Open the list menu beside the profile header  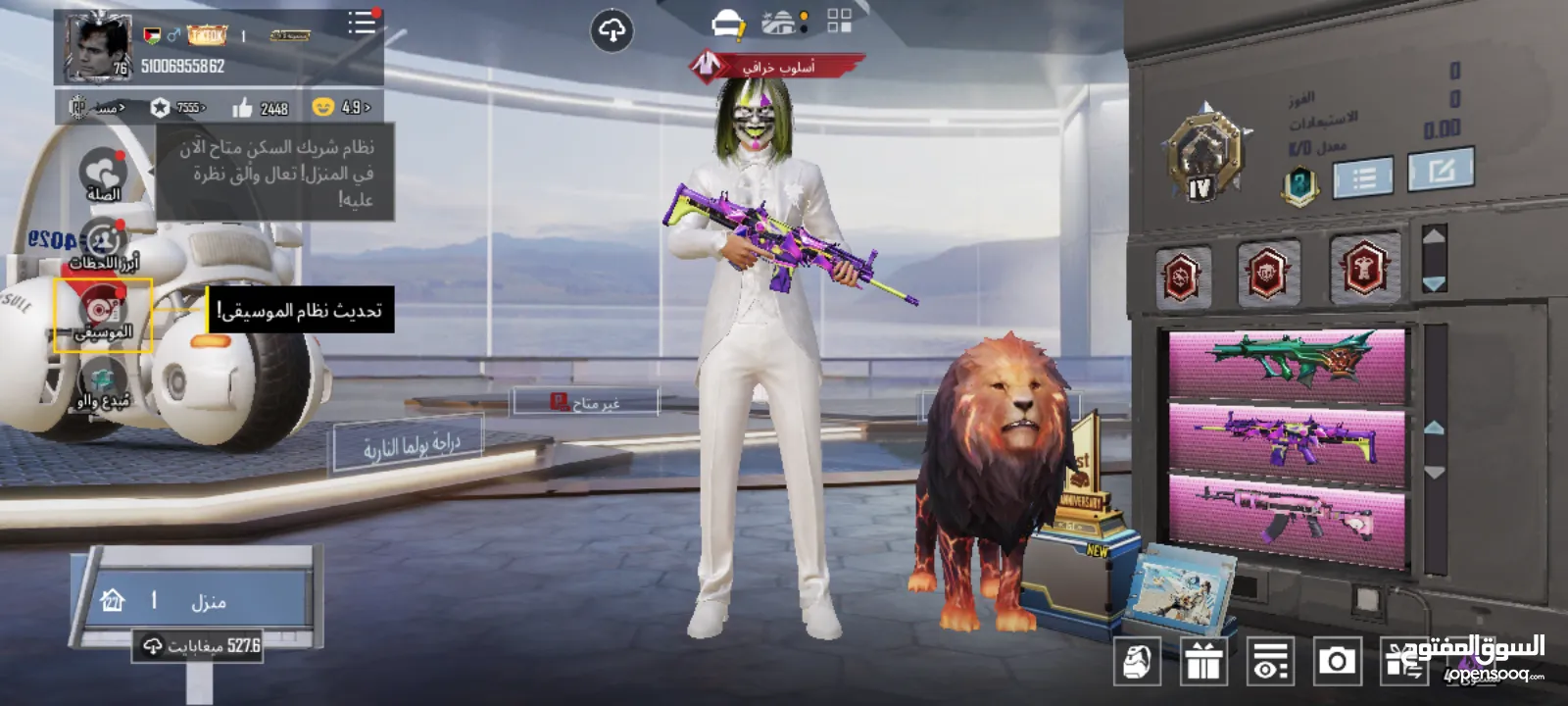(x=361, y=24)
